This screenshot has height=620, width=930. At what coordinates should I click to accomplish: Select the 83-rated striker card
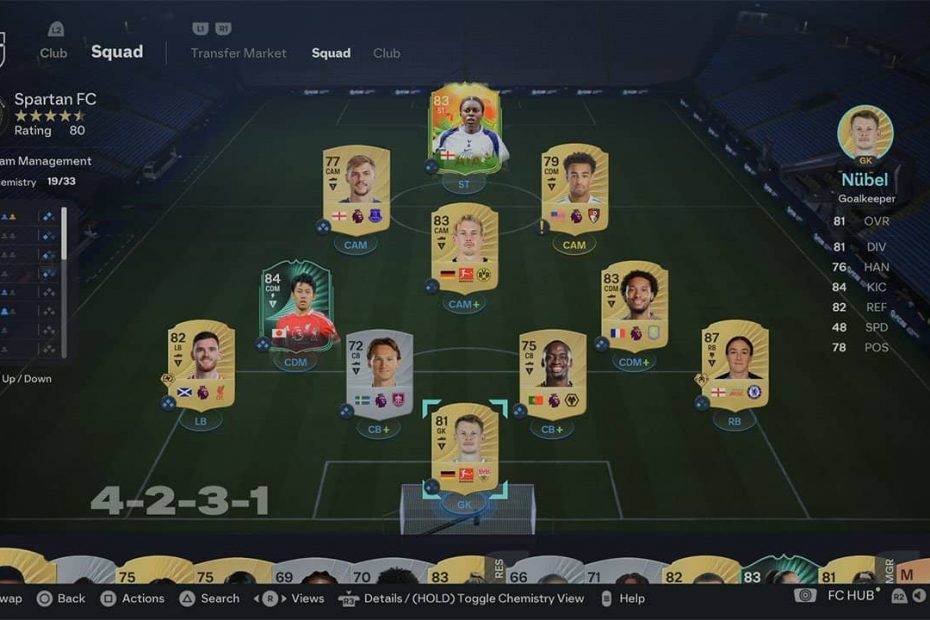(x=465, y=129)
